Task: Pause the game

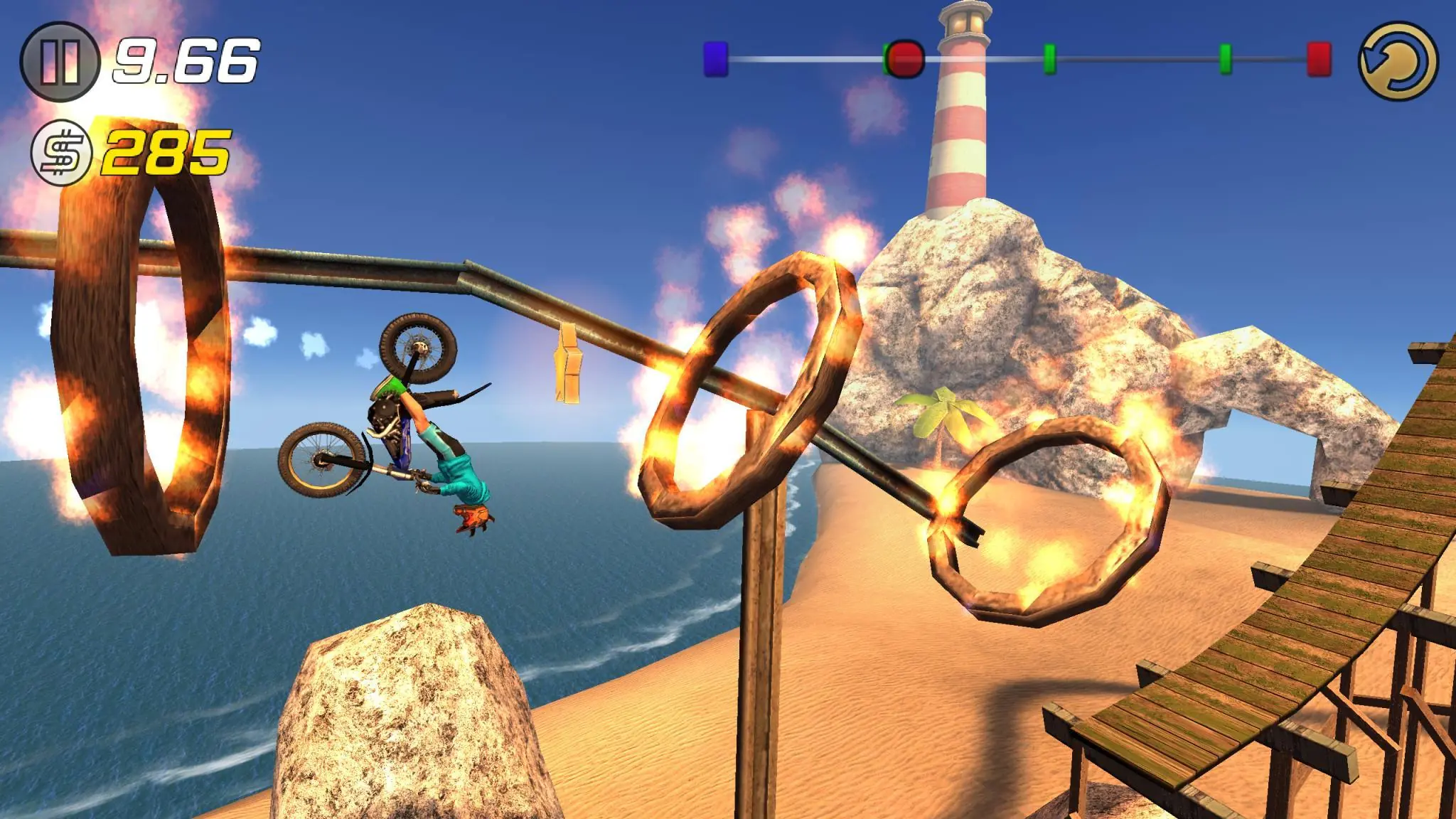Action: [x=60, y=62]
